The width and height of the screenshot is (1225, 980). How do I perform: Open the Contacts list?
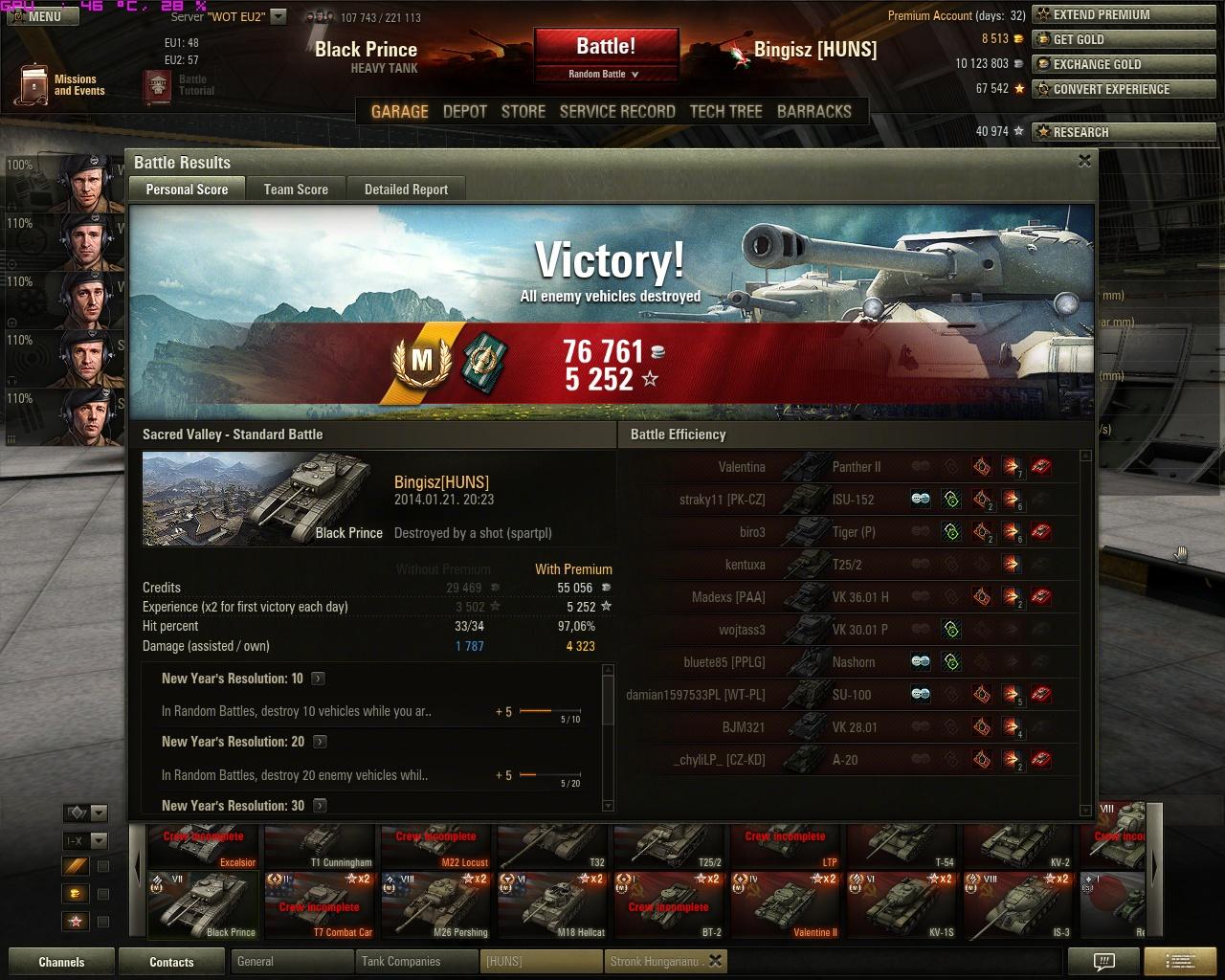tap(171, 962)
